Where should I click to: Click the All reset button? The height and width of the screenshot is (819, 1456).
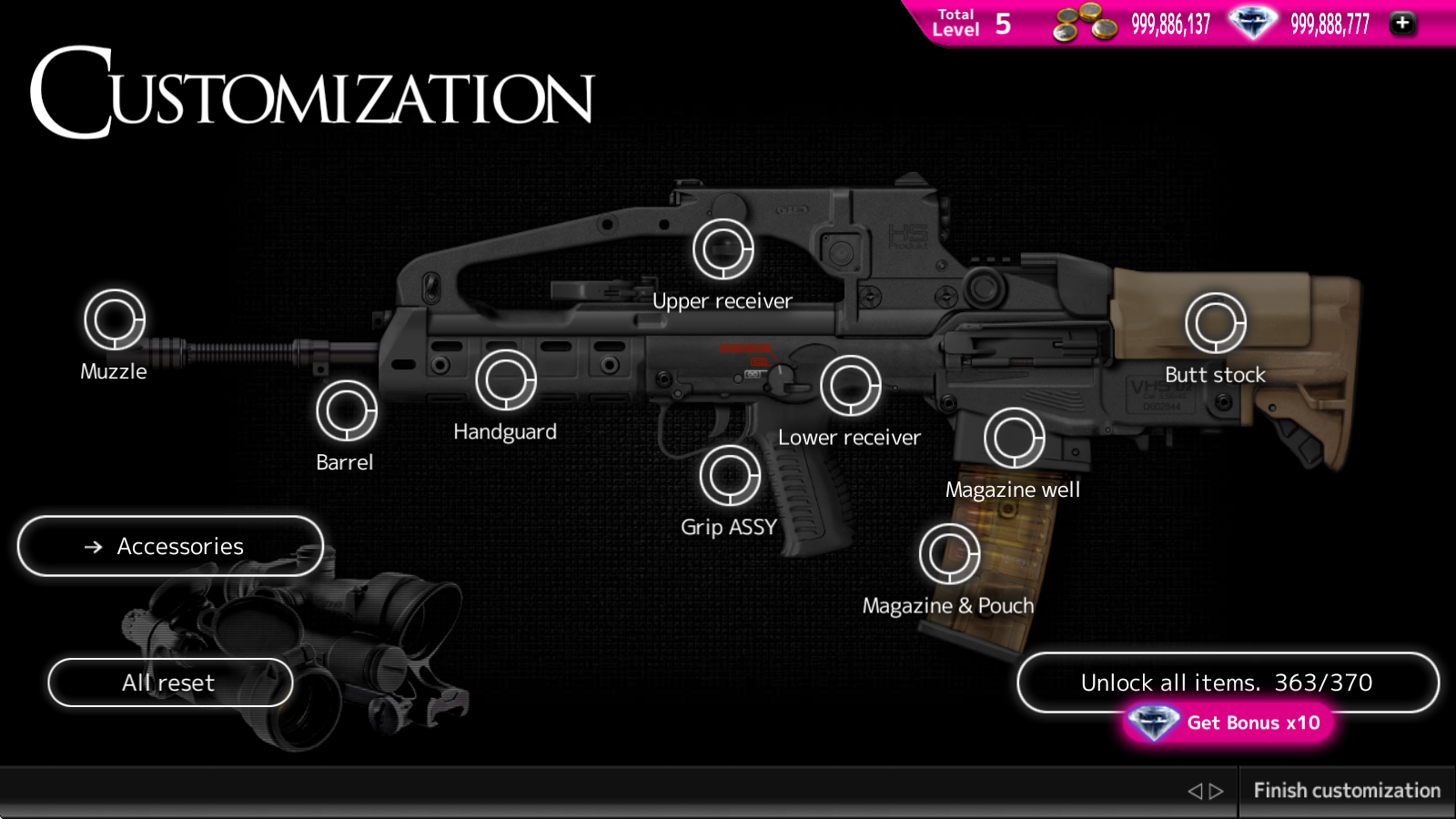[170, 682]
